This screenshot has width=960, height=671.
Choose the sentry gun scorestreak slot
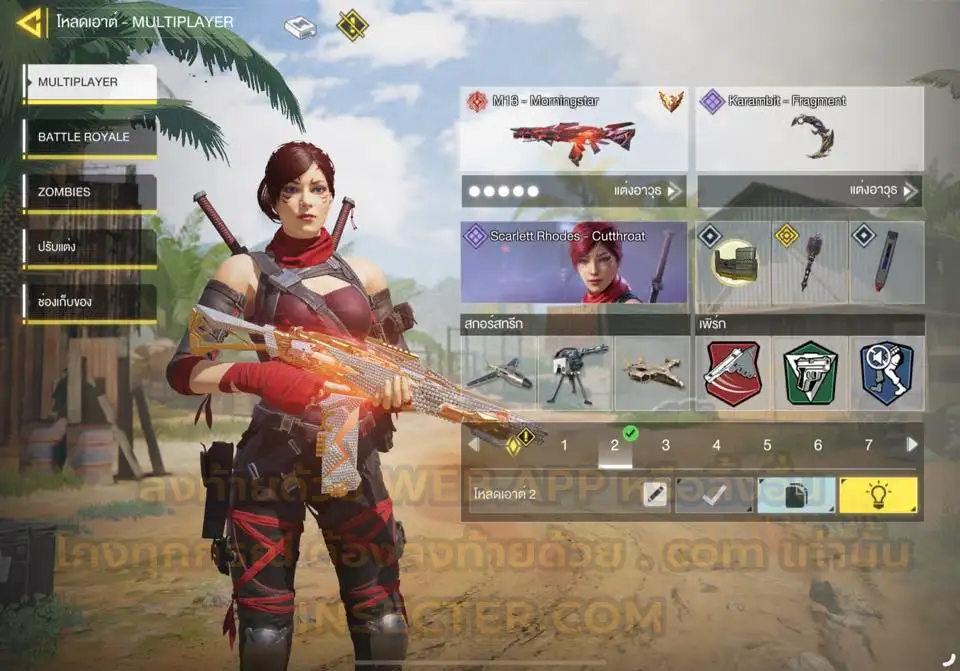(575, 373)
